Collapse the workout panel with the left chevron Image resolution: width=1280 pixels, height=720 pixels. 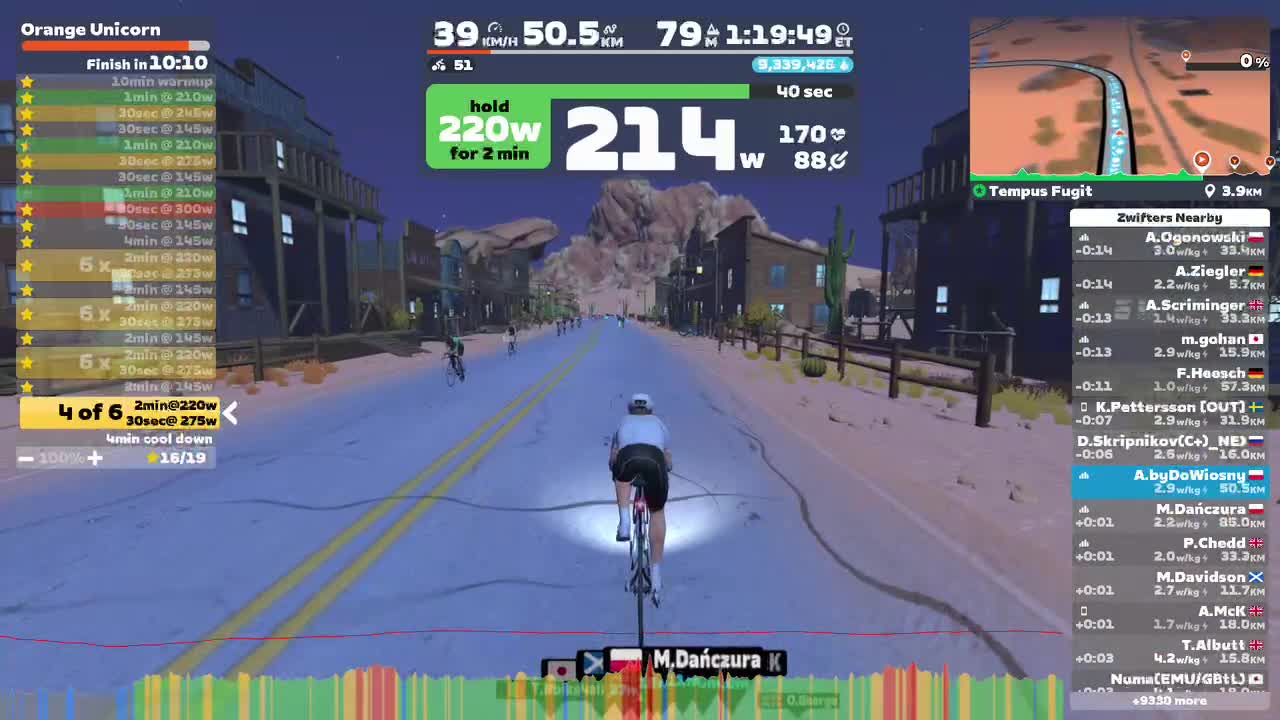tap(230, 413)
